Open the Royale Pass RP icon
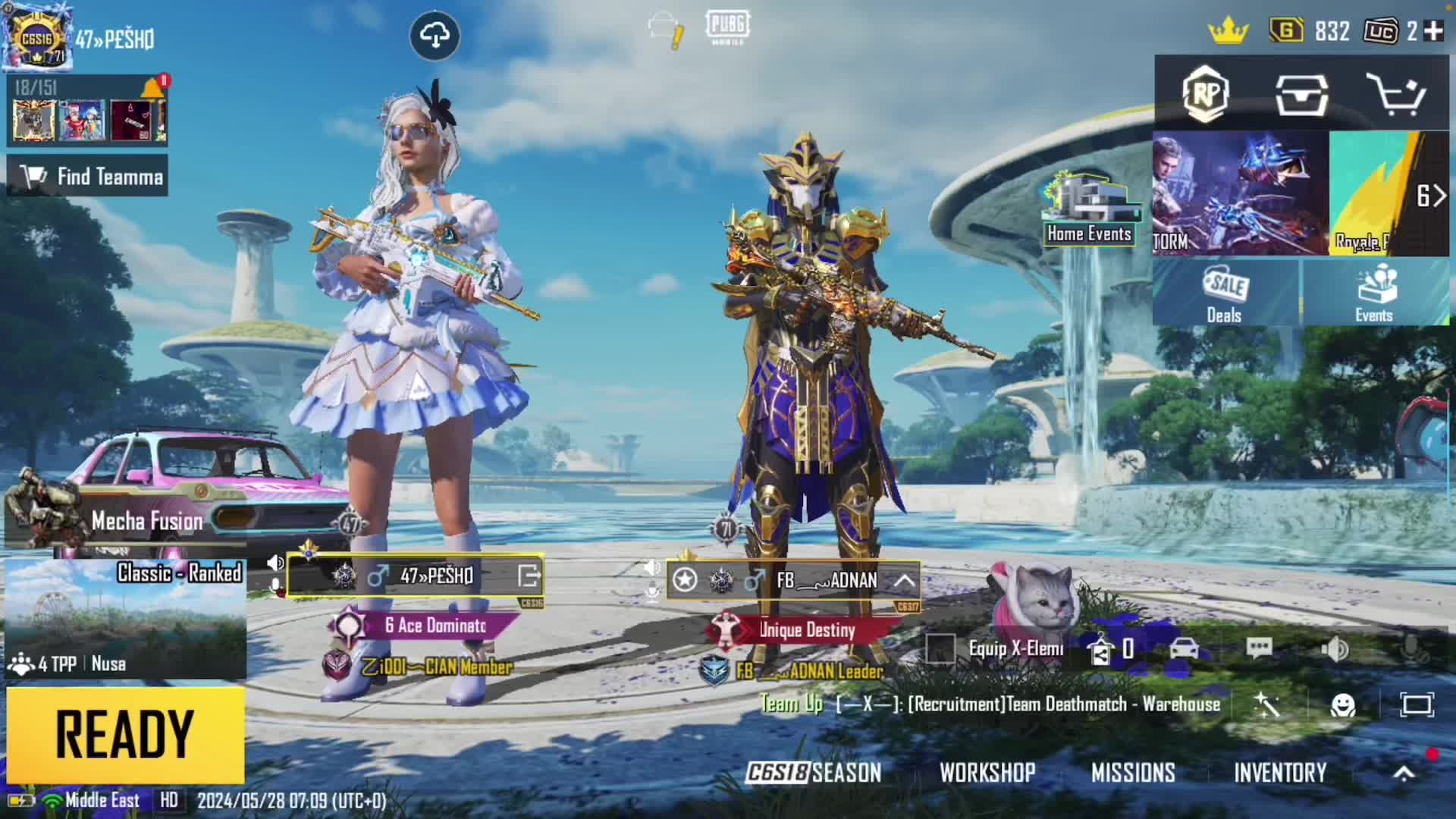Screen dimensions: 1456x819 (1205, 94)
